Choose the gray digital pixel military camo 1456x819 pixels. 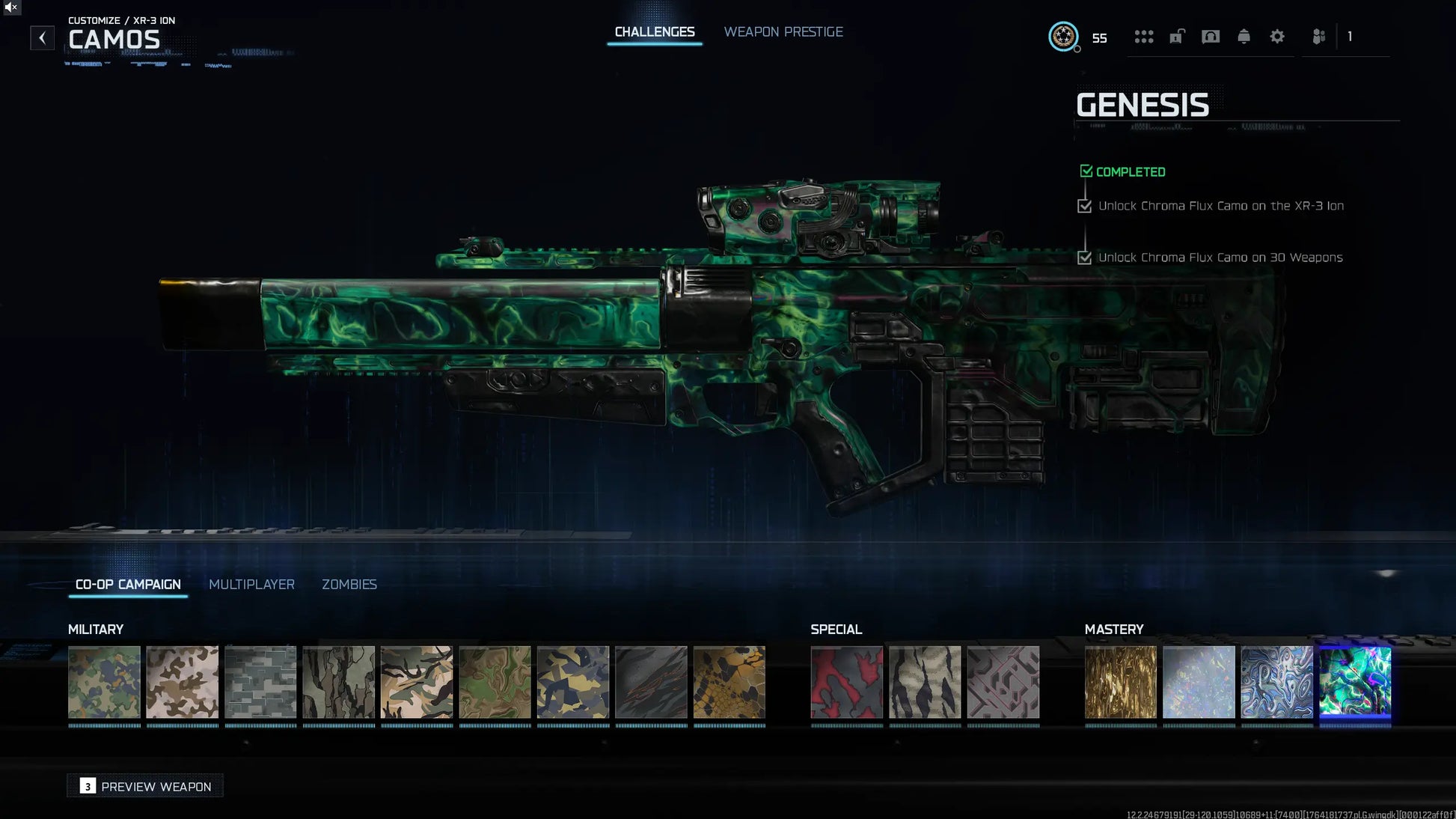(260, 682)
